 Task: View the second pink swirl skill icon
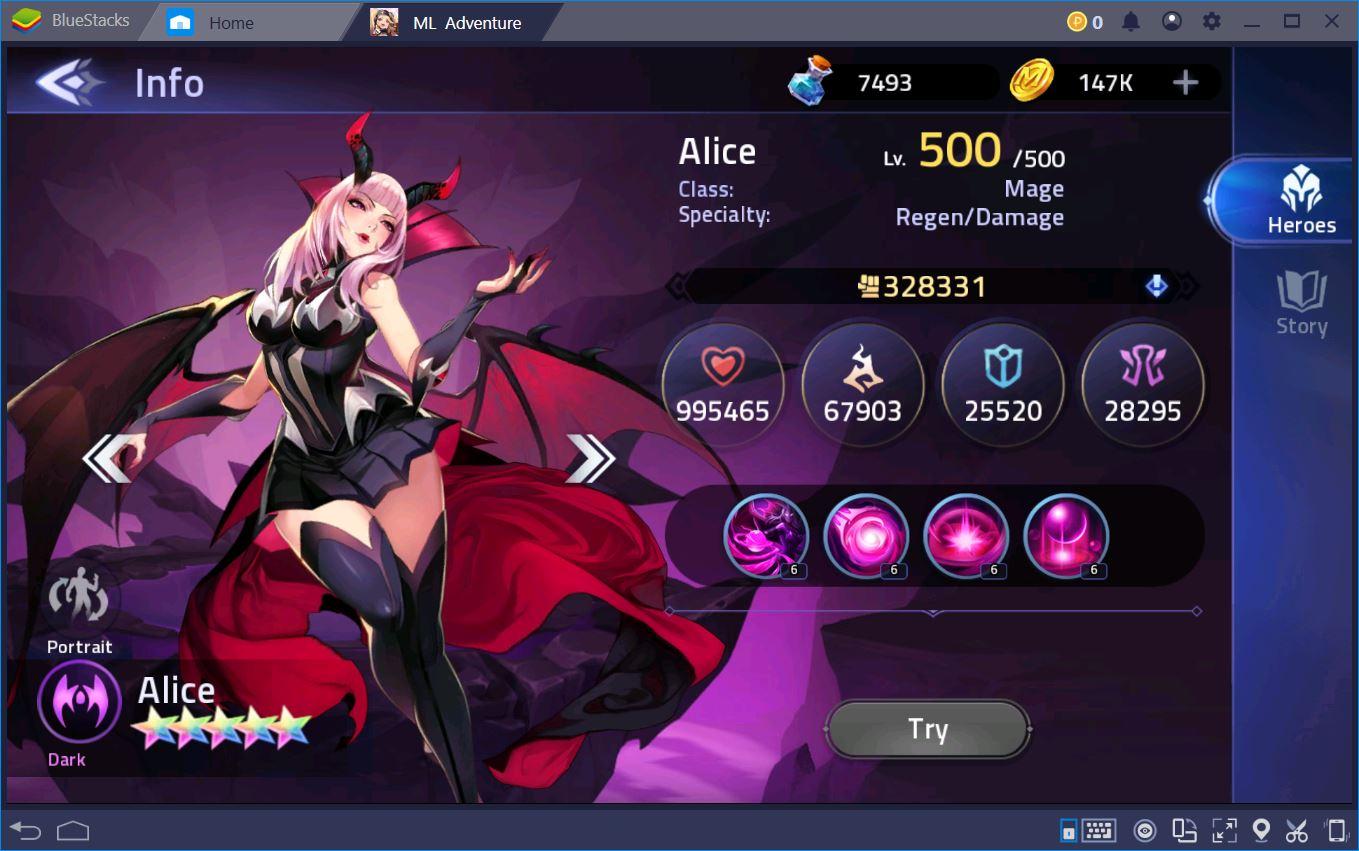866,537
